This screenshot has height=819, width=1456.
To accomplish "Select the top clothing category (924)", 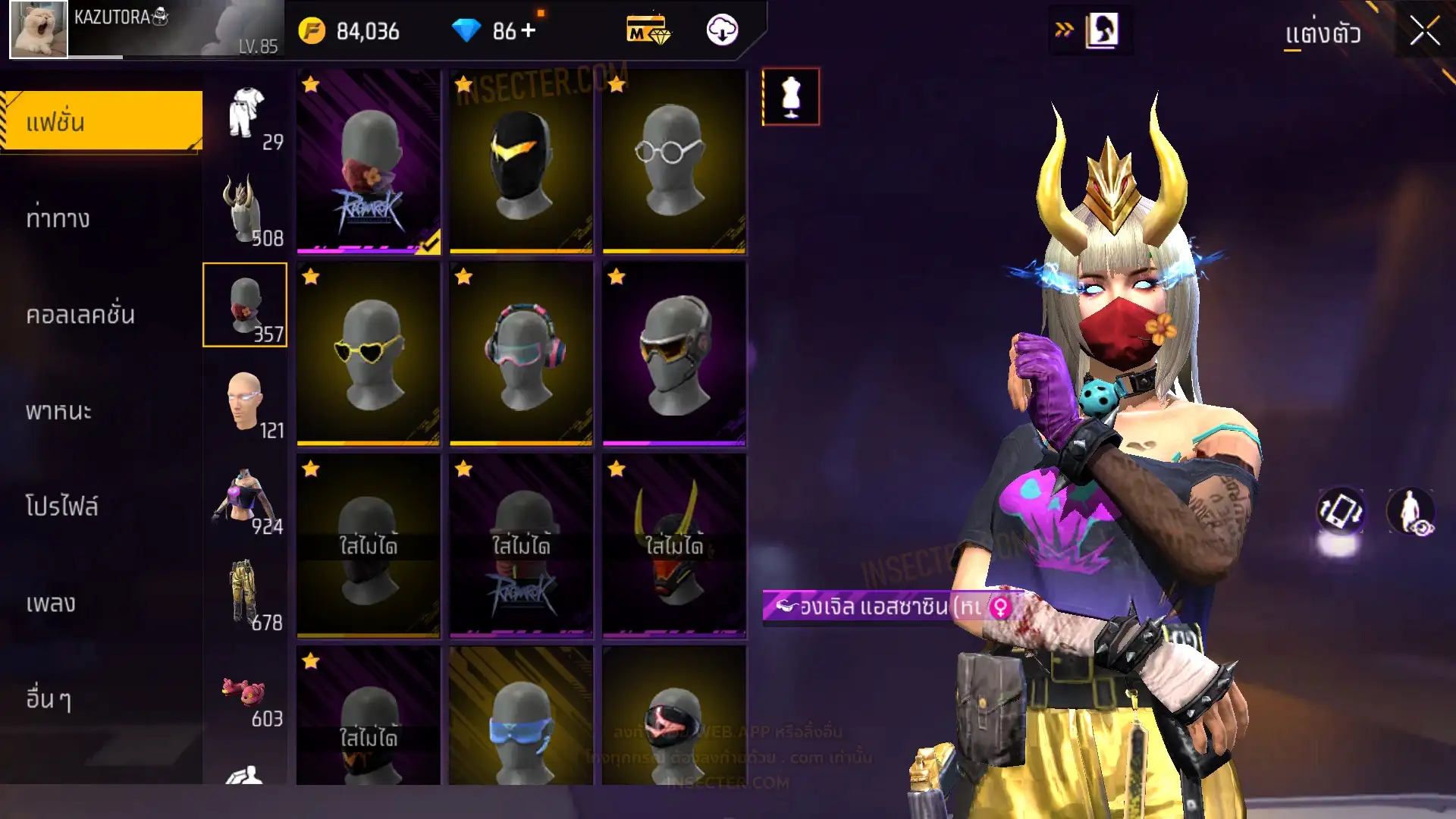I will click(x=246, y=499).
